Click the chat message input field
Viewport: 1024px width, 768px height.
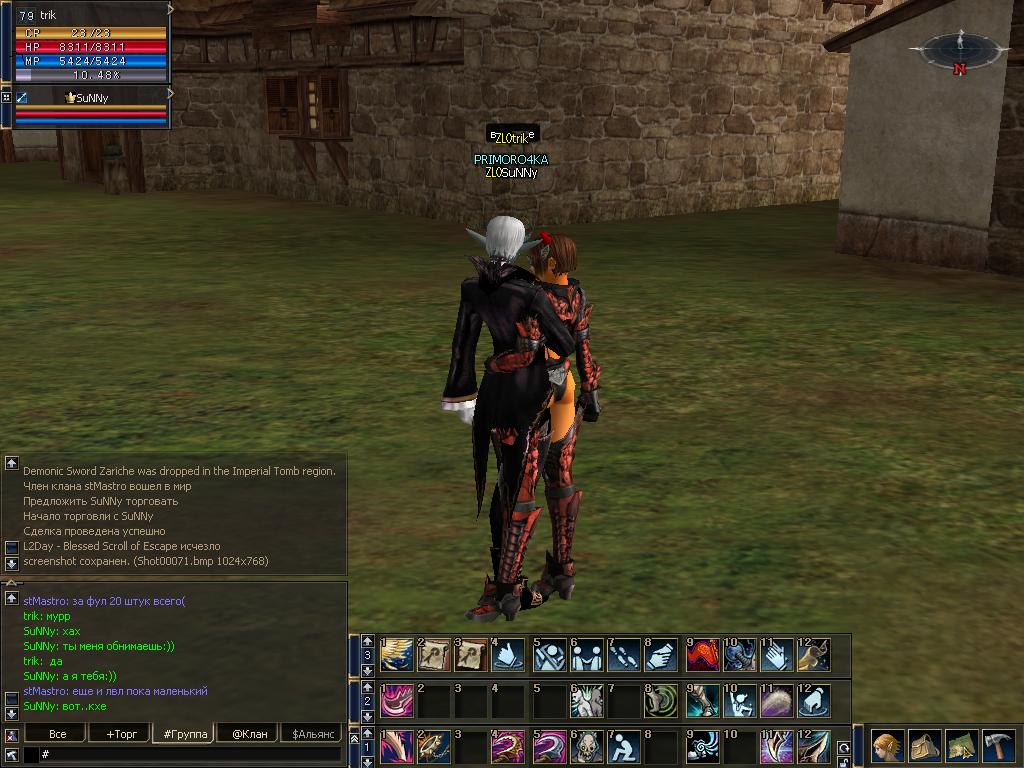coord(190,754)
